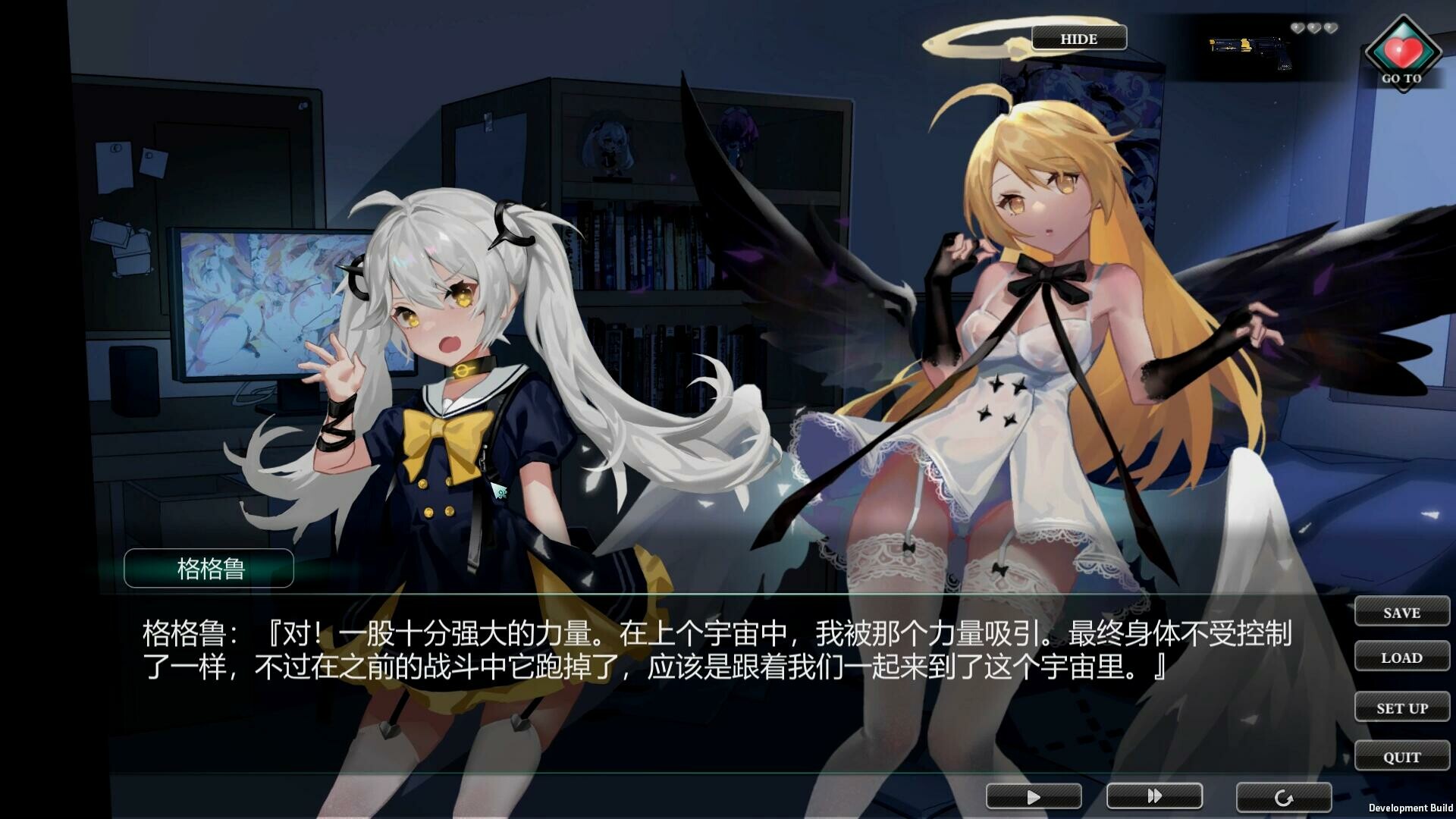Image resolution: width=1456 pixels, height=819 pixels.
Task: Open the SAVE screen
Action: click(x=1401, y=612)
